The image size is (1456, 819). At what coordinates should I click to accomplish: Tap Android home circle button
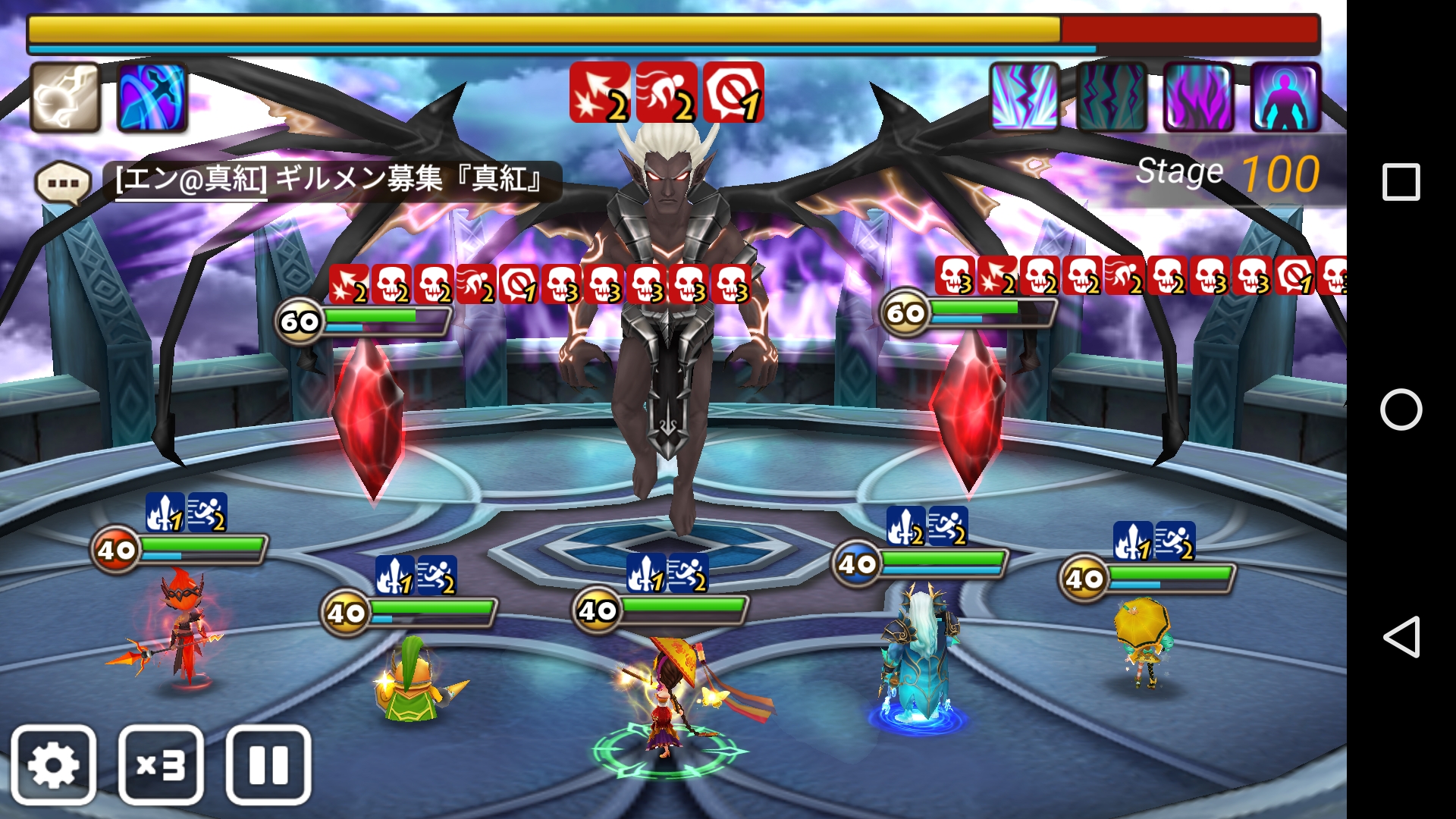click(1401, 409)
